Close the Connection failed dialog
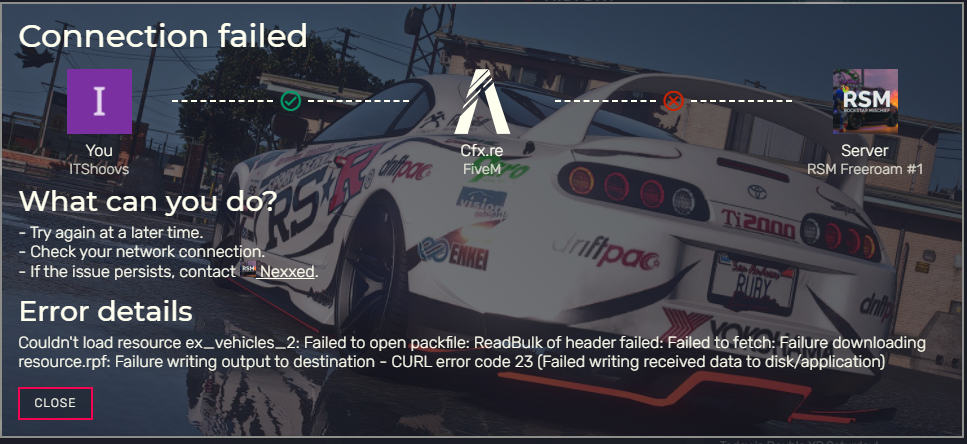Screen dimensions: 967x444 pyautogui.click(x=55, y=403)
